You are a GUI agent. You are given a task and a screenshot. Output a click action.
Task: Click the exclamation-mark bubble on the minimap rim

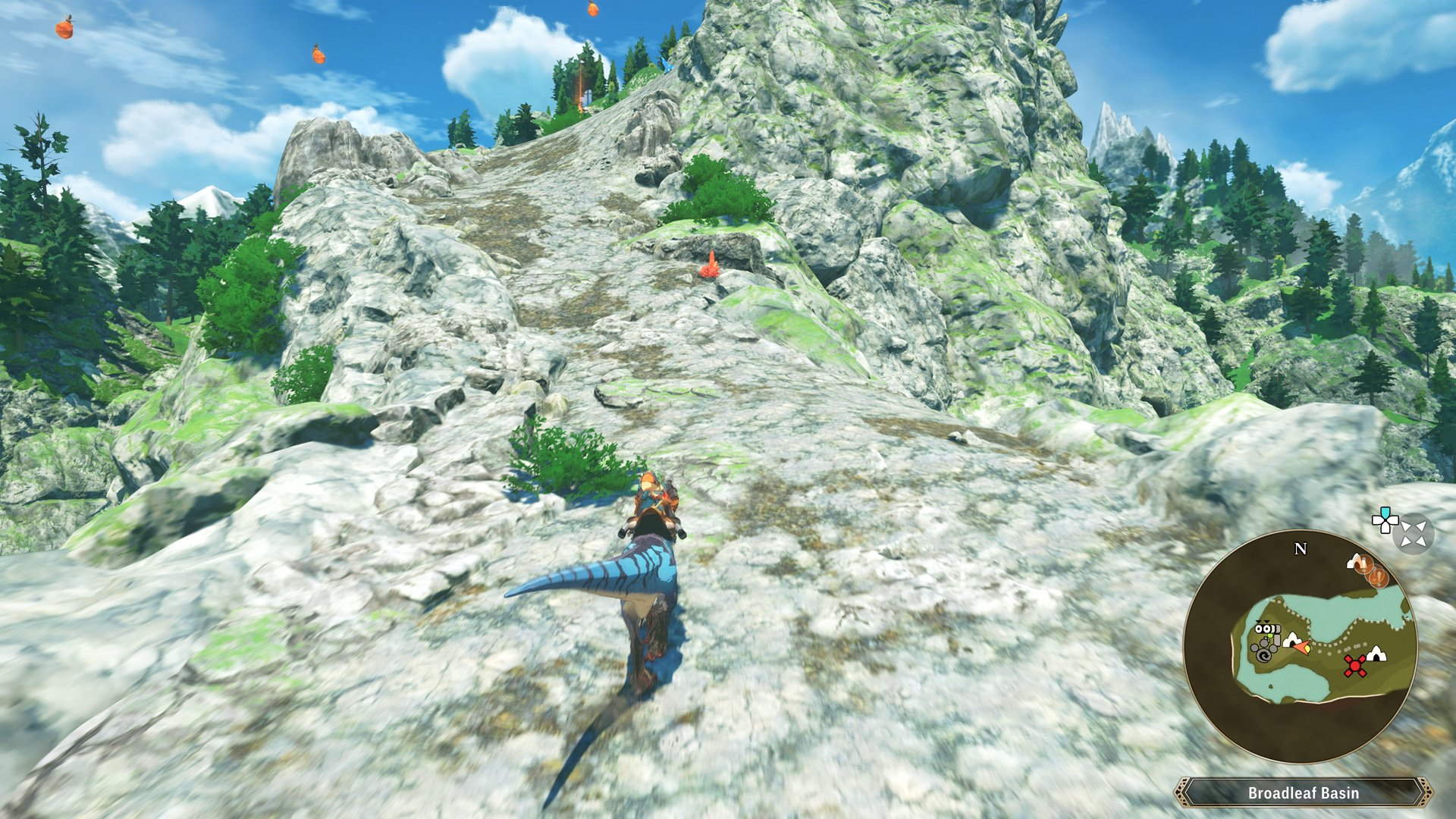click(1379, 578)
